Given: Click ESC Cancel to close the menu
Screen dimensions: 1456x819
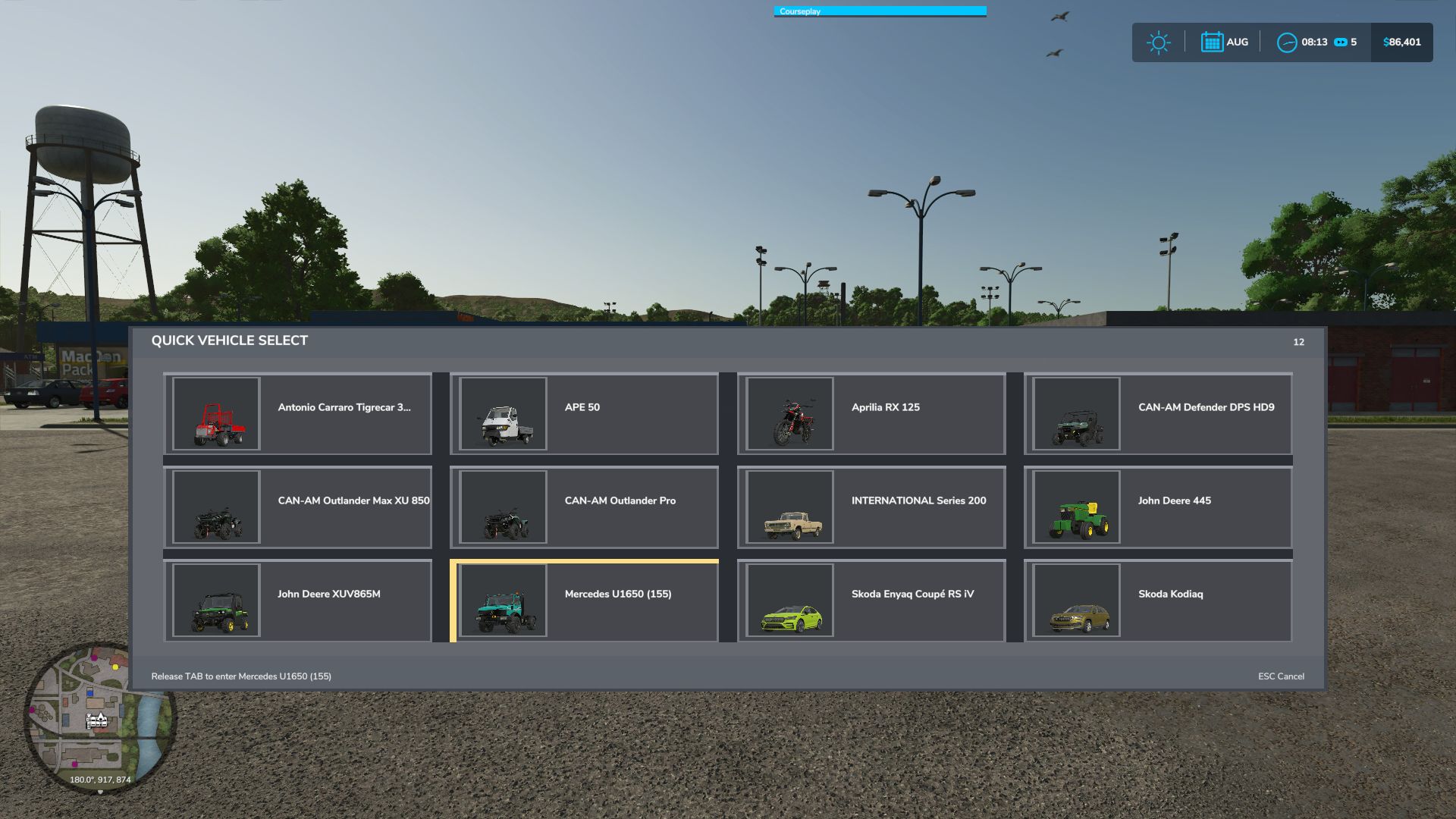Looking at the screenshot, I should pos(1281,675).
